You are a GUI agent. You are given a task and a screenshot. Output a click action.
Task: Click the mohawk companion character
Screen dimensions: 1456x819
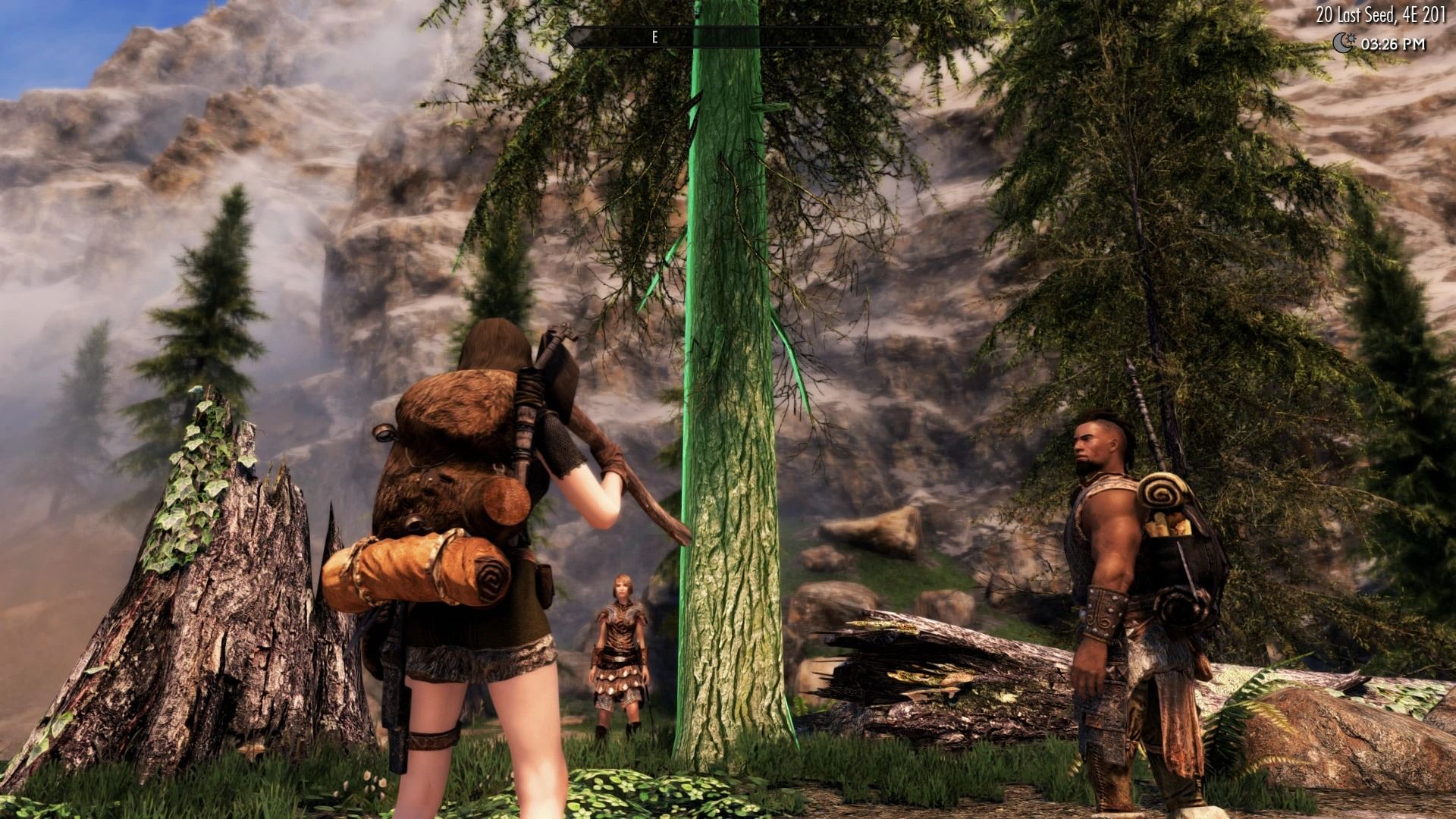click(x=1107, y=569)
